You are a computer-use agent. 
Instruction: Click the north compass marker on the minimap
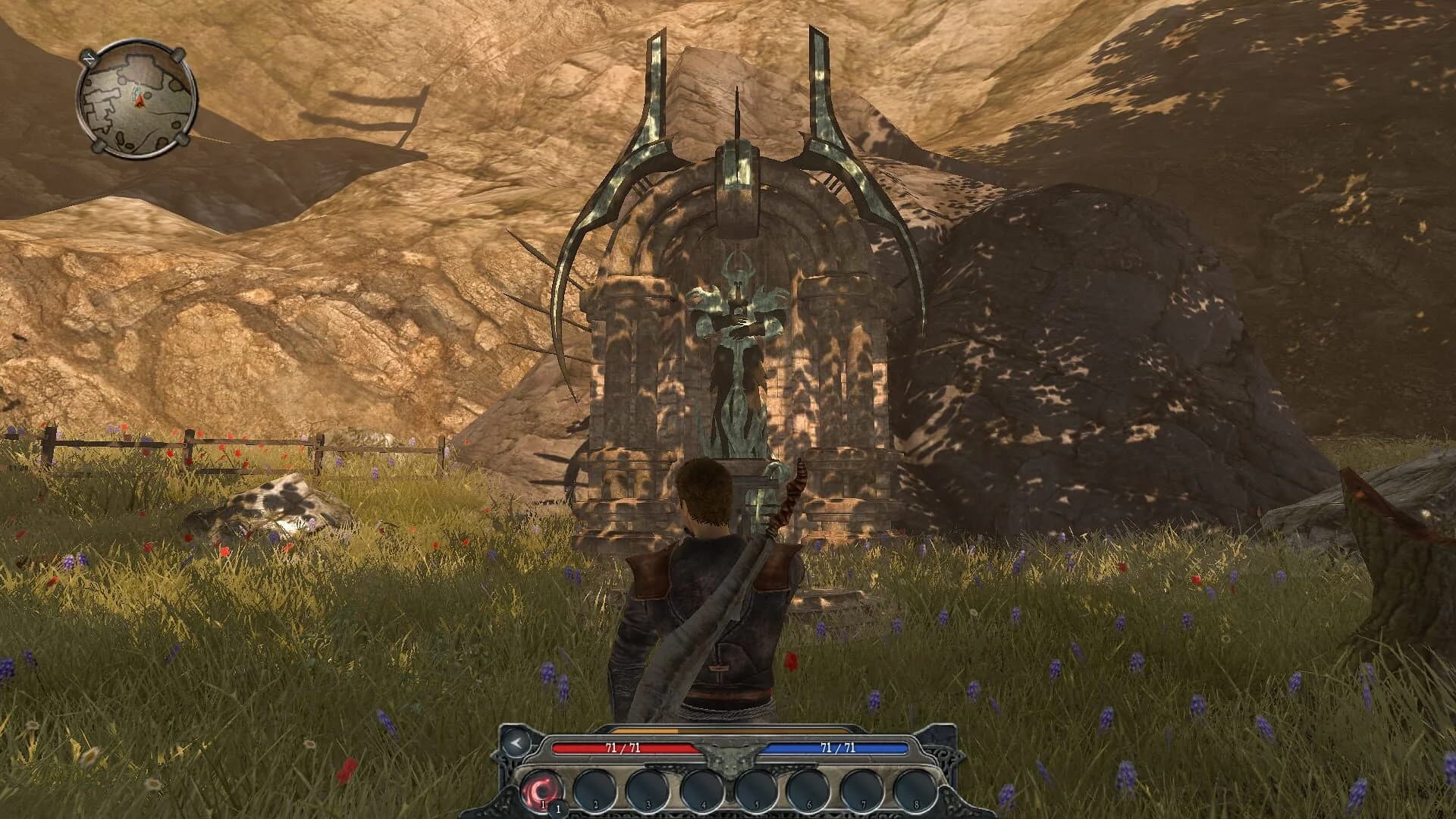point(89,59)
